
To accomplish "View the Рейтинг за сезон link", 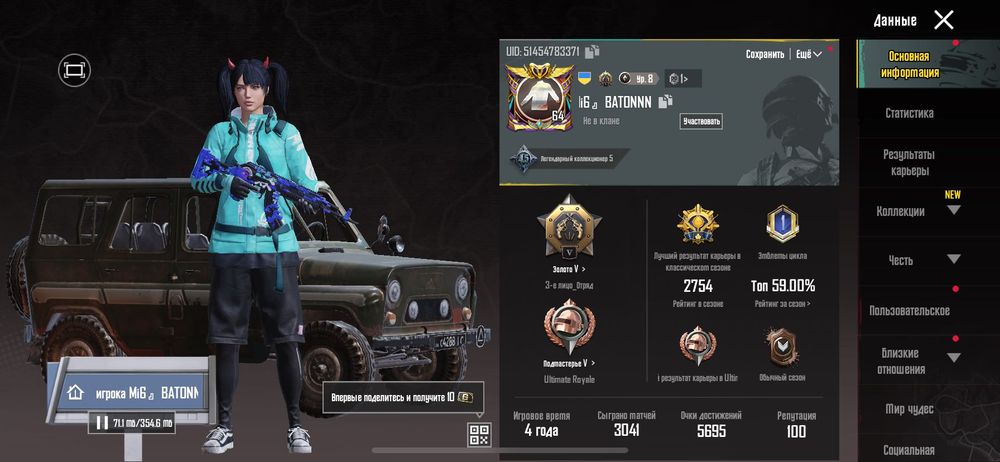I will click(x=782, y=303).
